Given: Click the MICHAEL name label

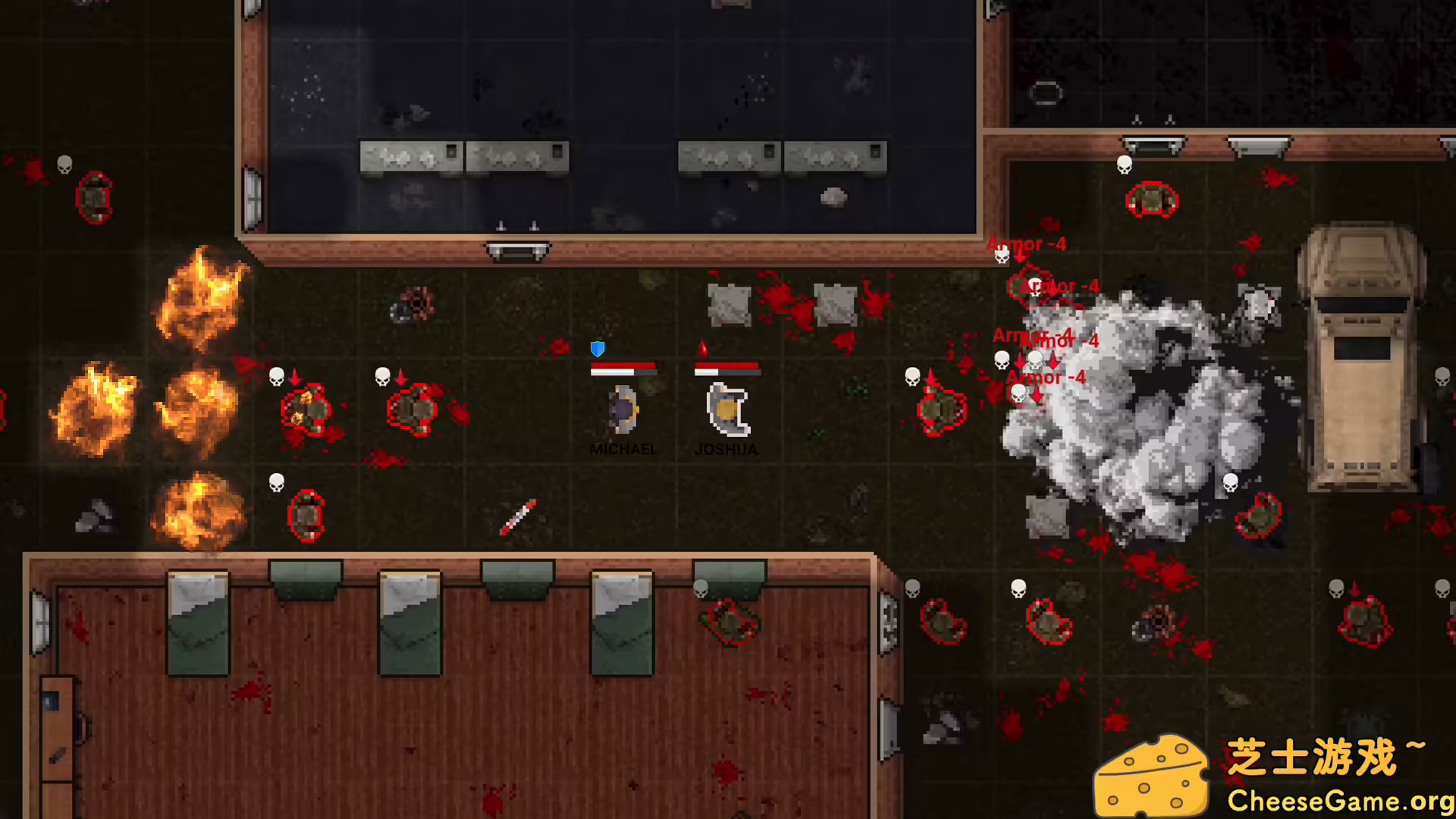Looking at the screenshot, I should pos(623,449).
